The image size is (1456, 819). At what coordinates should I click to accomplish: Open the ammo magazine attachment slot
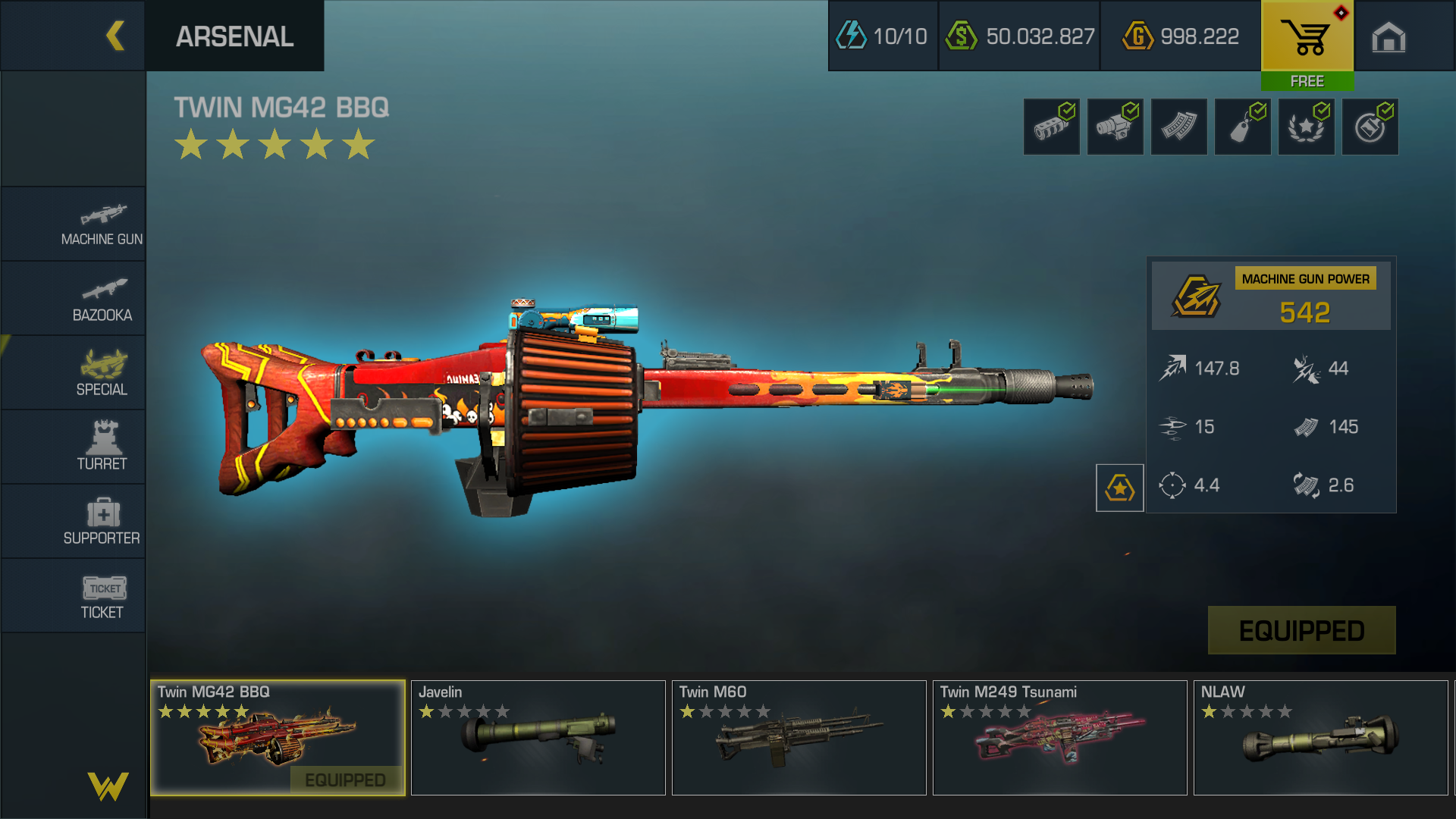click(x=1178, y=127)
